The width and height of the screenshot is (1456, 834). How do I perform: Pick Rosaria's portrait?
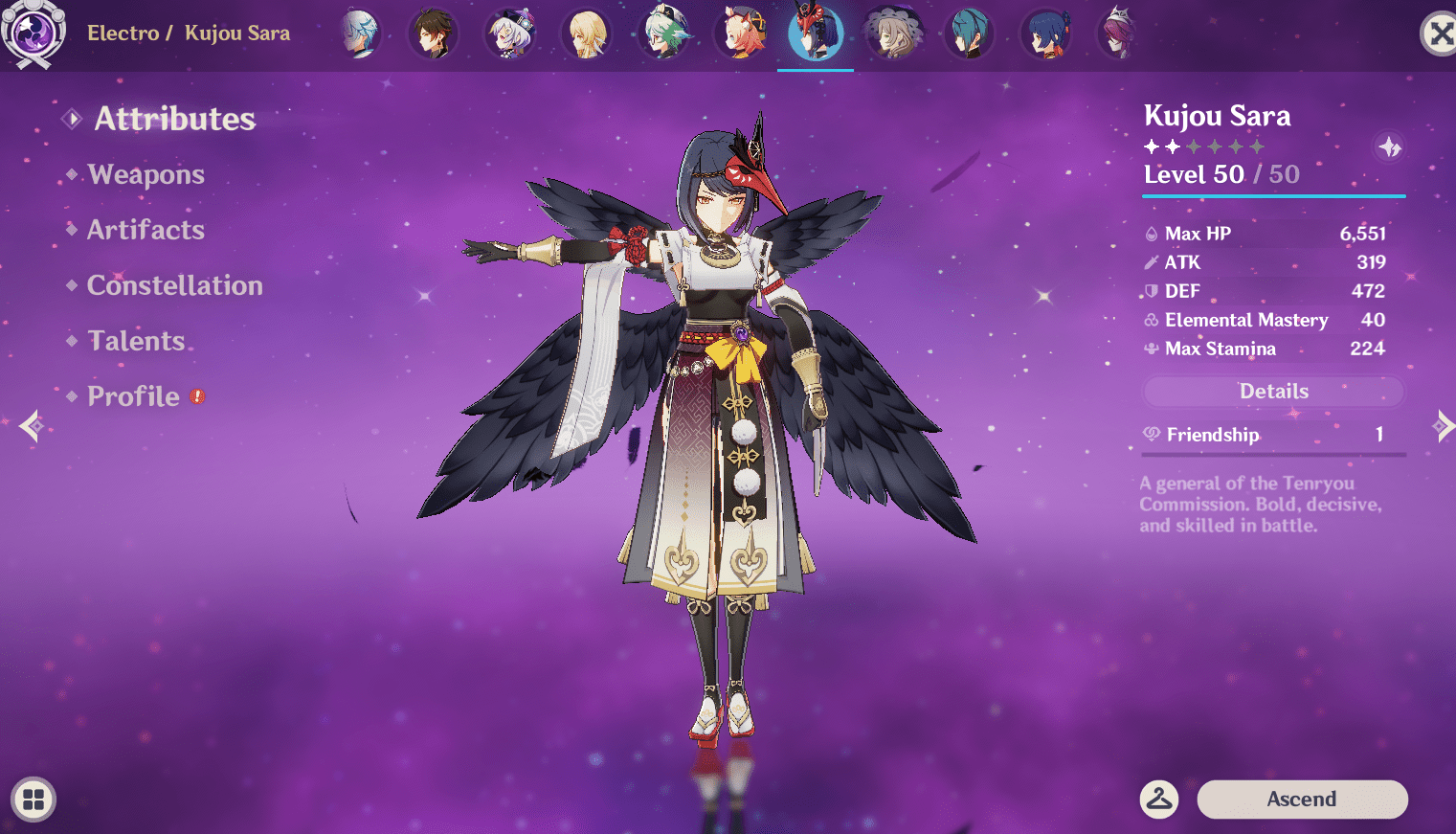[1118, 34]
